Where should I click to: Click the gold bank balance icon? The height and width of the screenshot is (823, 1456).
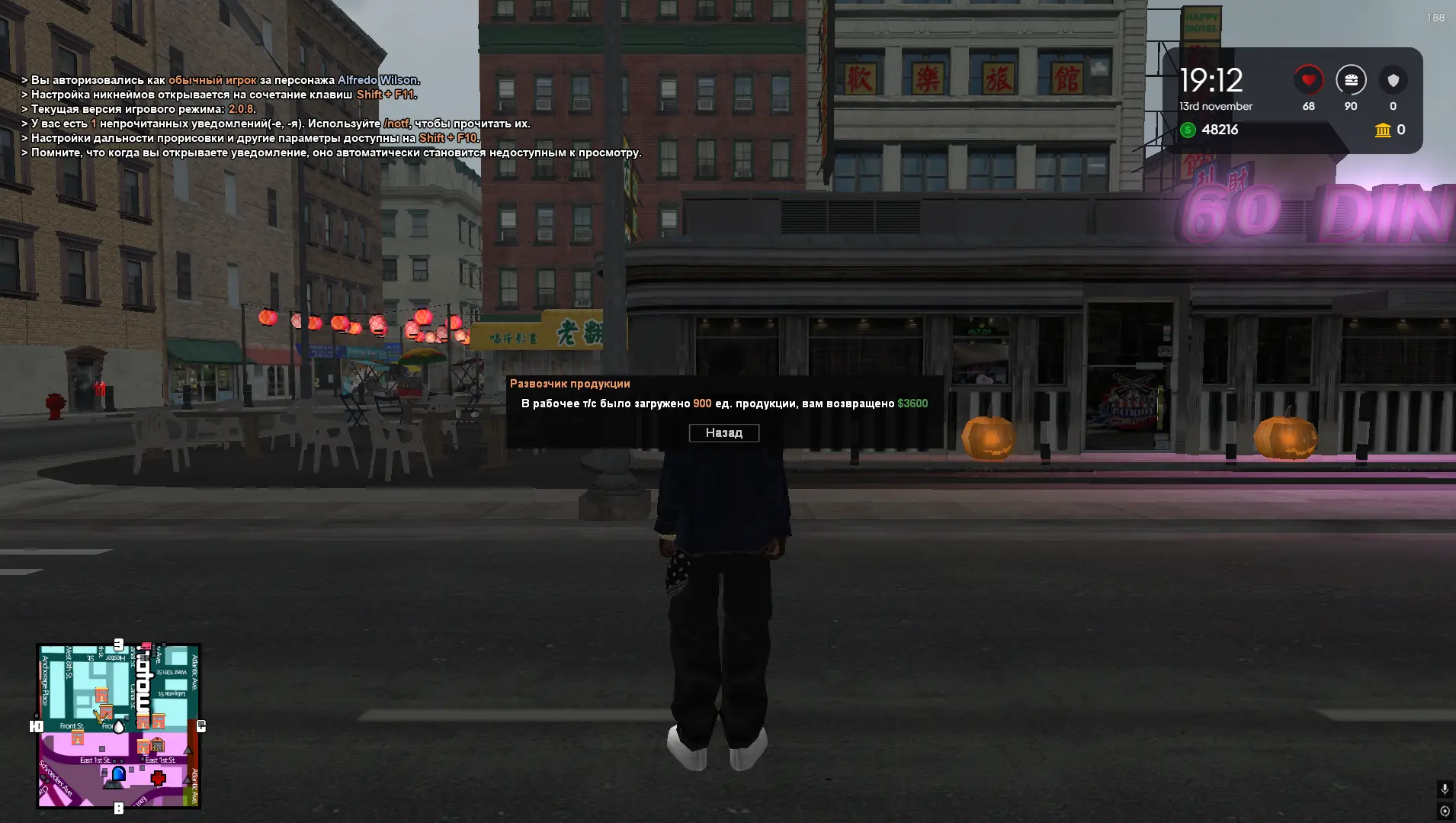[1381, 130]
